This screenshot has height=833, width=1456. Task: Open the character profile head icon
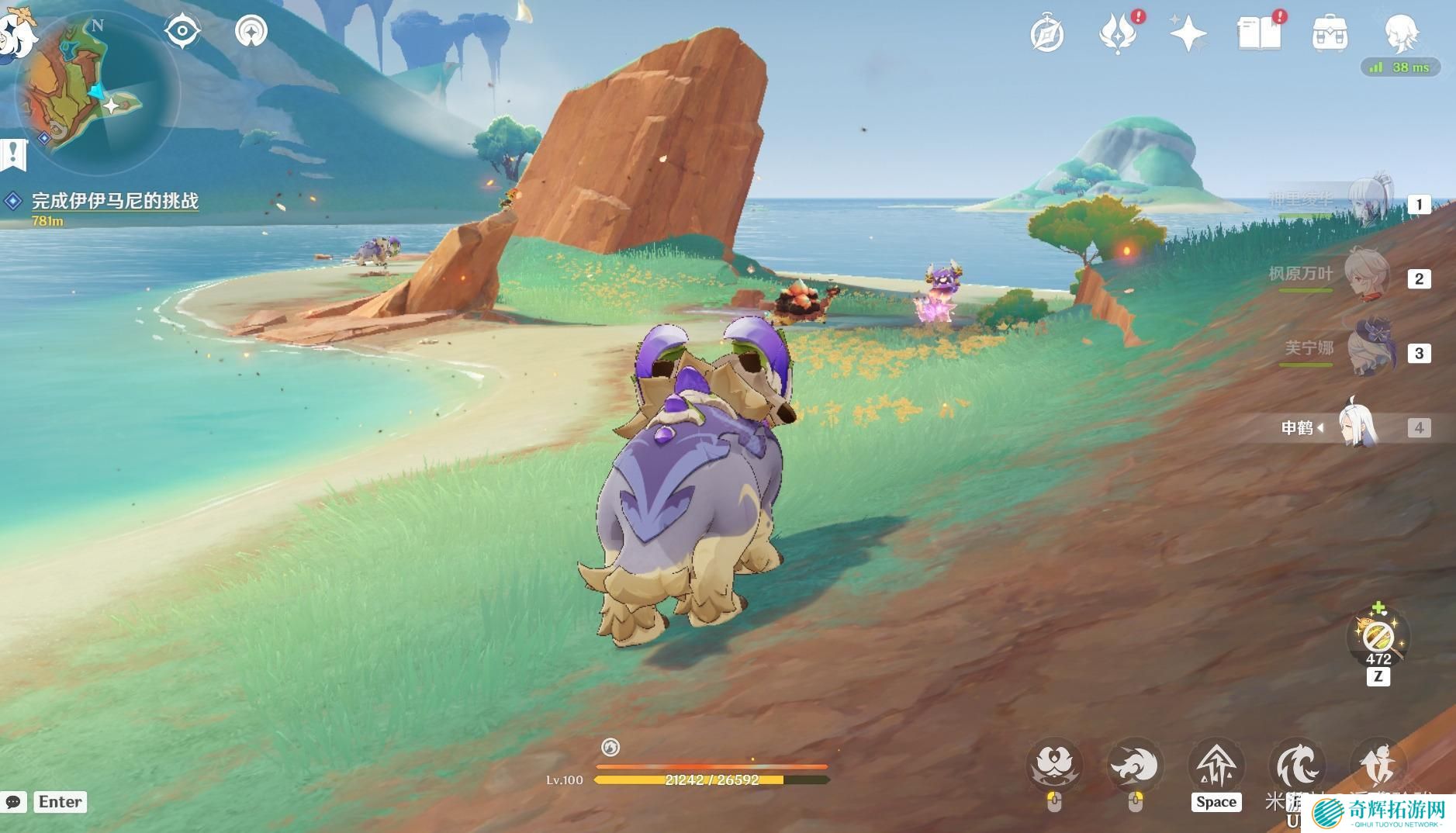pyautogui.click(x=1401, y=33)
